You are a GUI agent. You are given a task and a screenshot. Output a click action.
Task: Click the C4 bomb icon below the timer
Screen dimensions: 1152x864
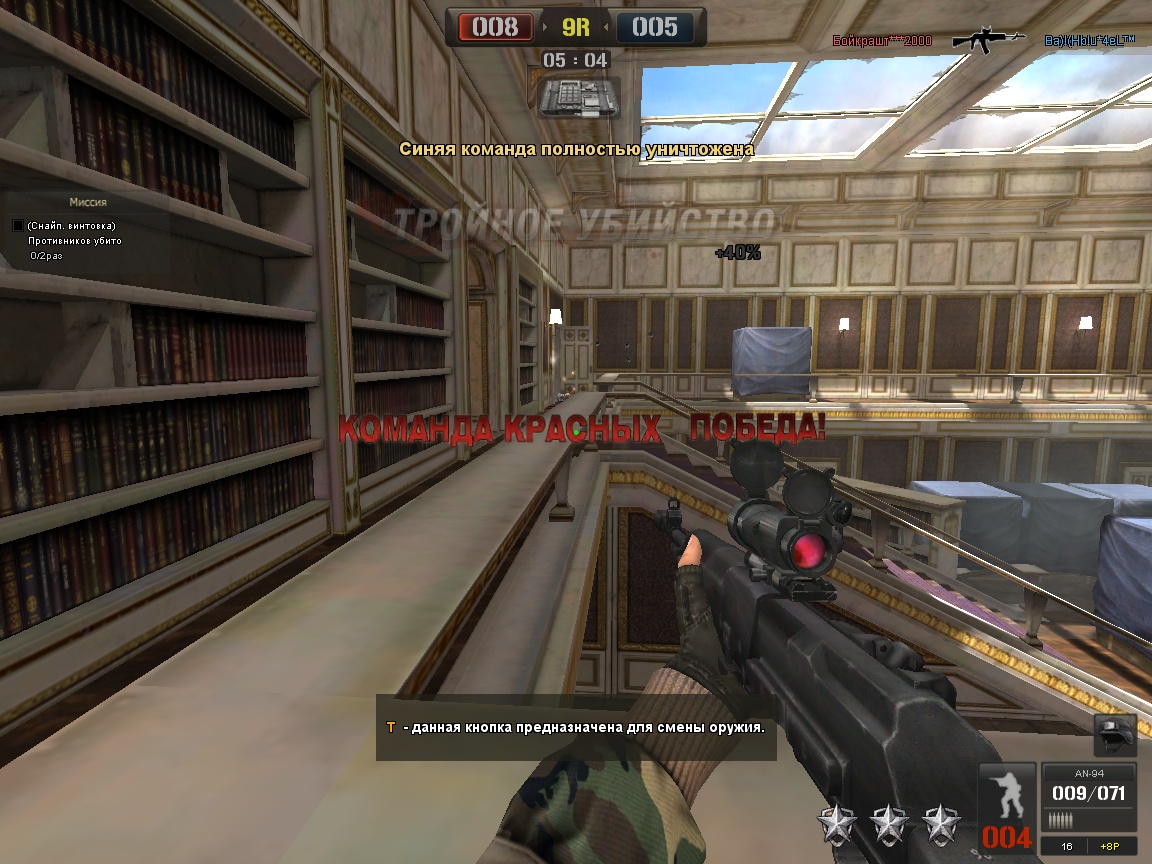[576, 98]
